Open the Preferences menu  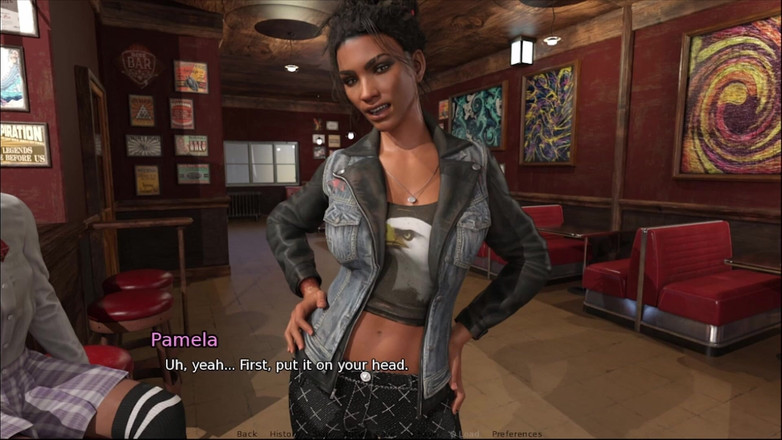516,434
